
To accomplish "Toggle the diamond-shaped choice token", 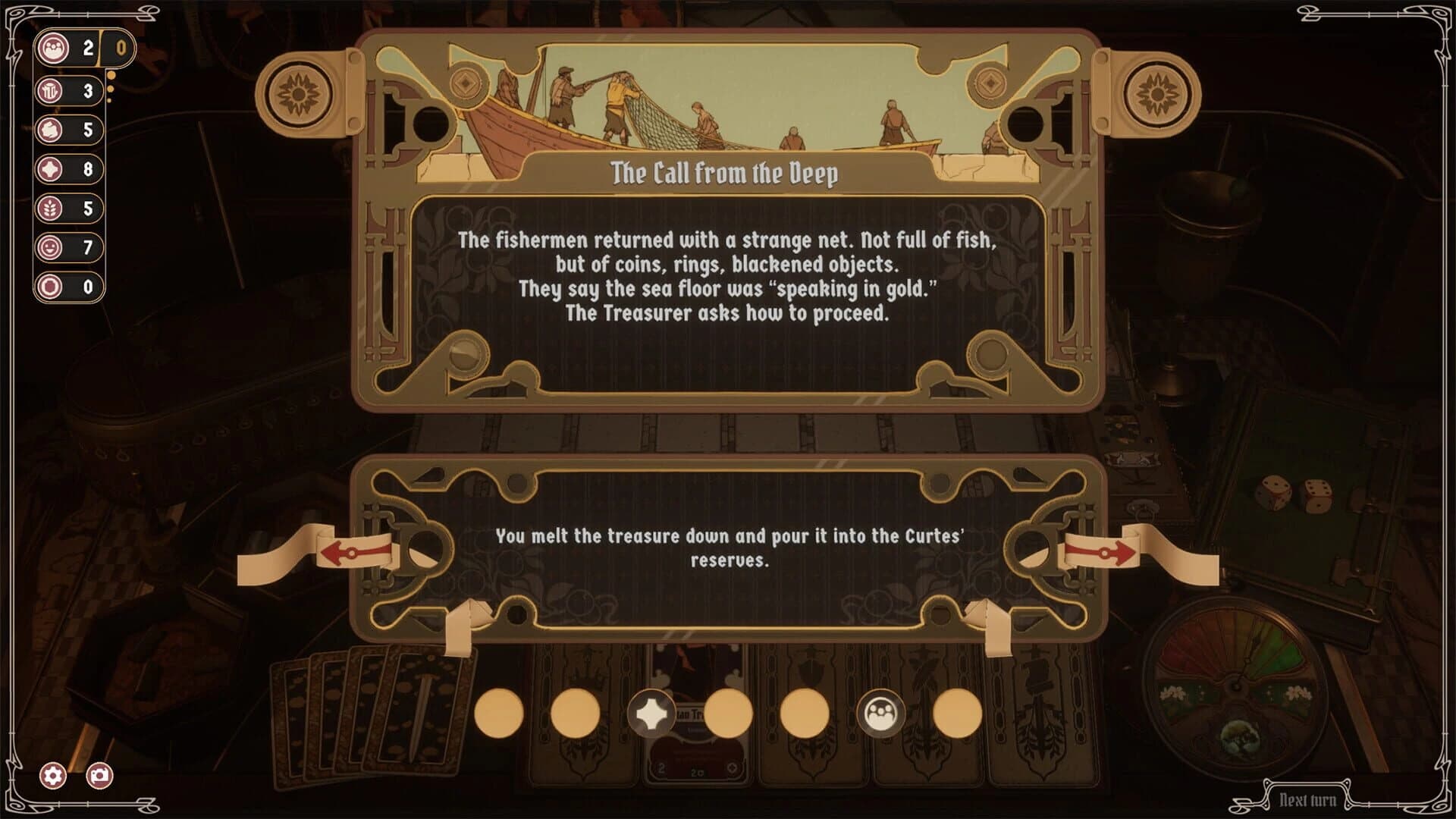I will point(652,713).
